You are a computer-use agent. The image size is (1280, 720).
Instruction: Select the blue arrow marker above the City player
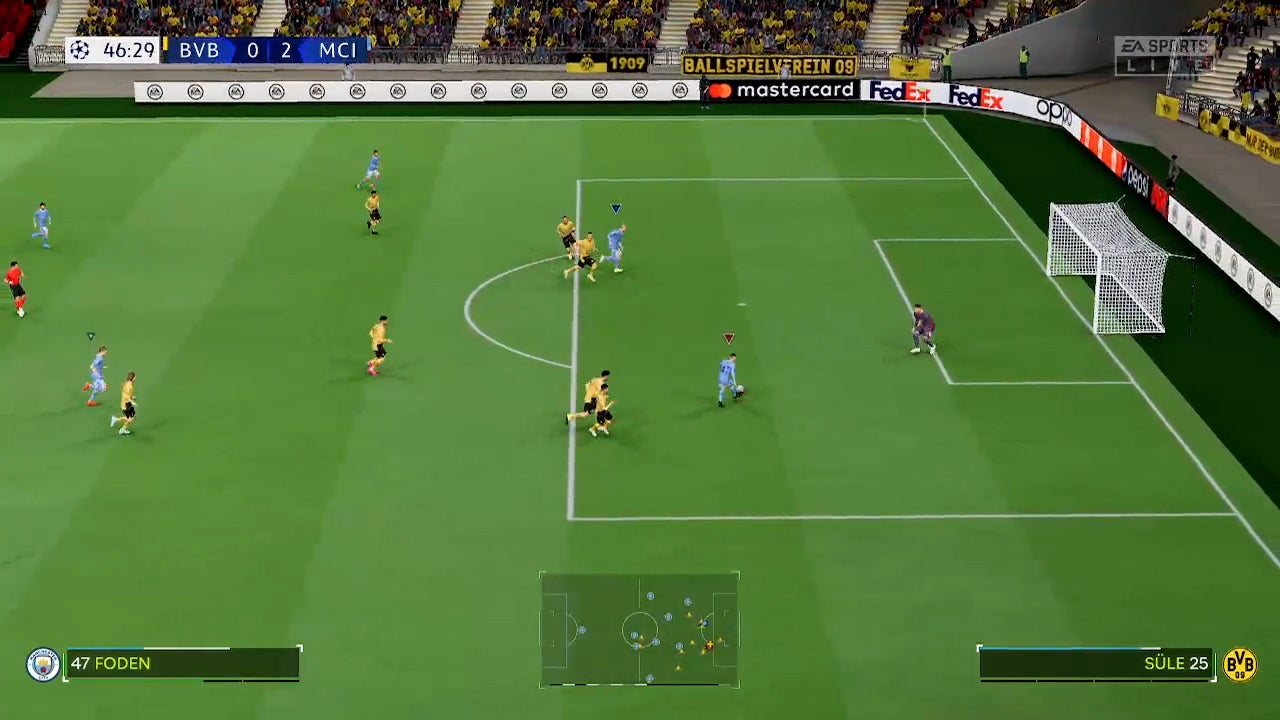click(615, 208)
